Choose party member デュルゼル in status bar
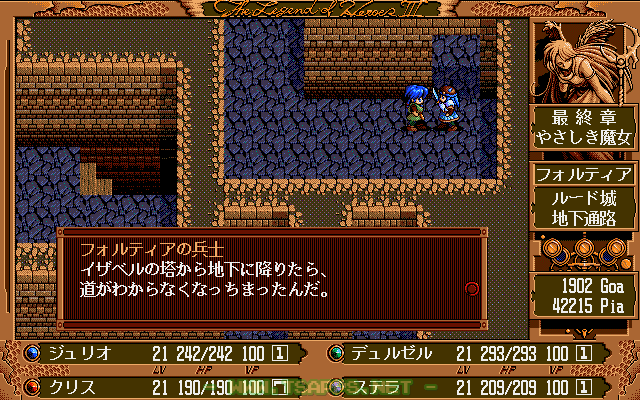Image resolution: width=640 pixels, height=400 pixels. (392, 353)
